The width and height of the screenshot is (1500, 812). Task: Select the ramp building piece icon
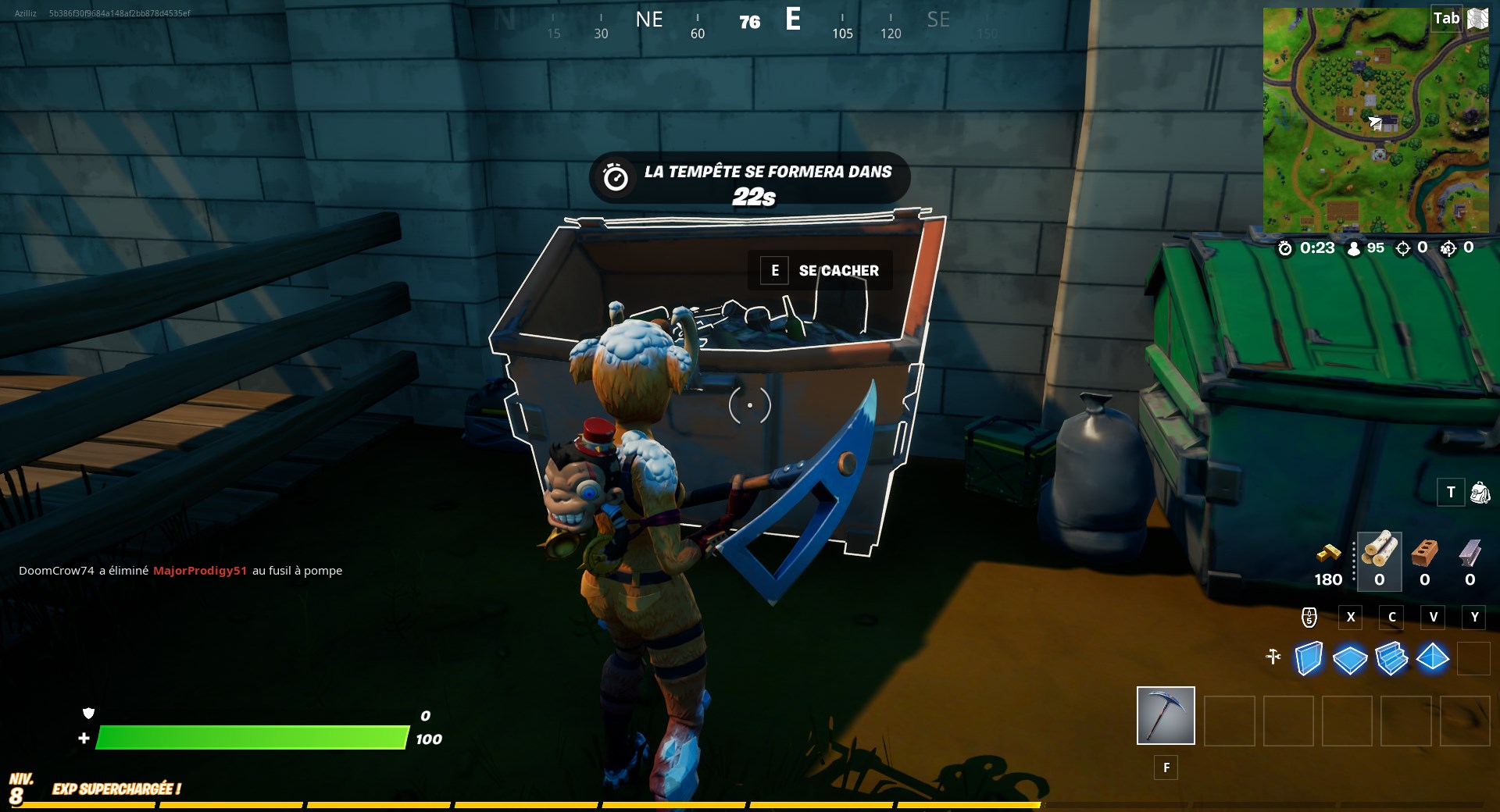point(1391,658)
